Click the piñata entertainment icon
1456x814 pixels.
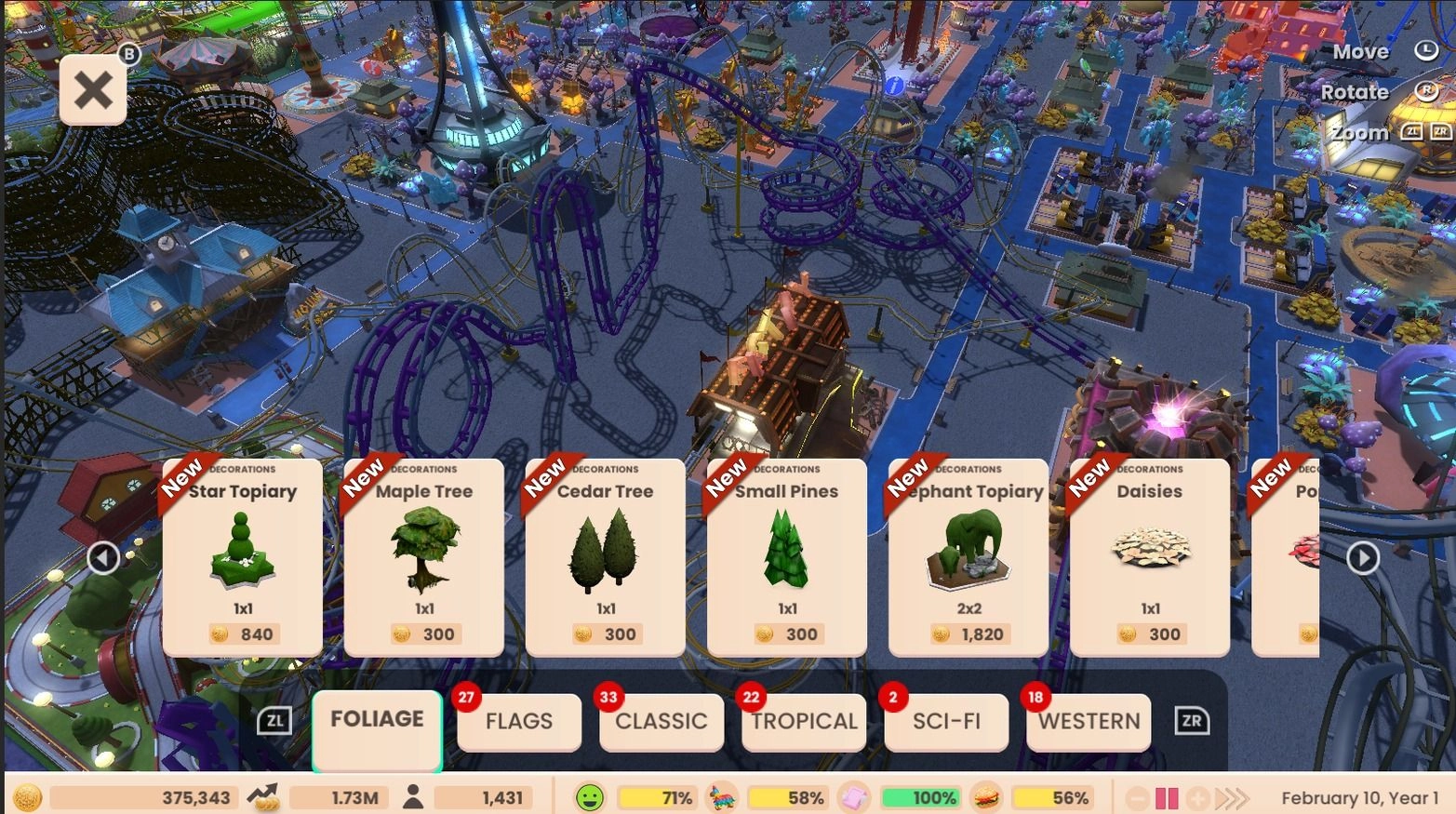724,797
